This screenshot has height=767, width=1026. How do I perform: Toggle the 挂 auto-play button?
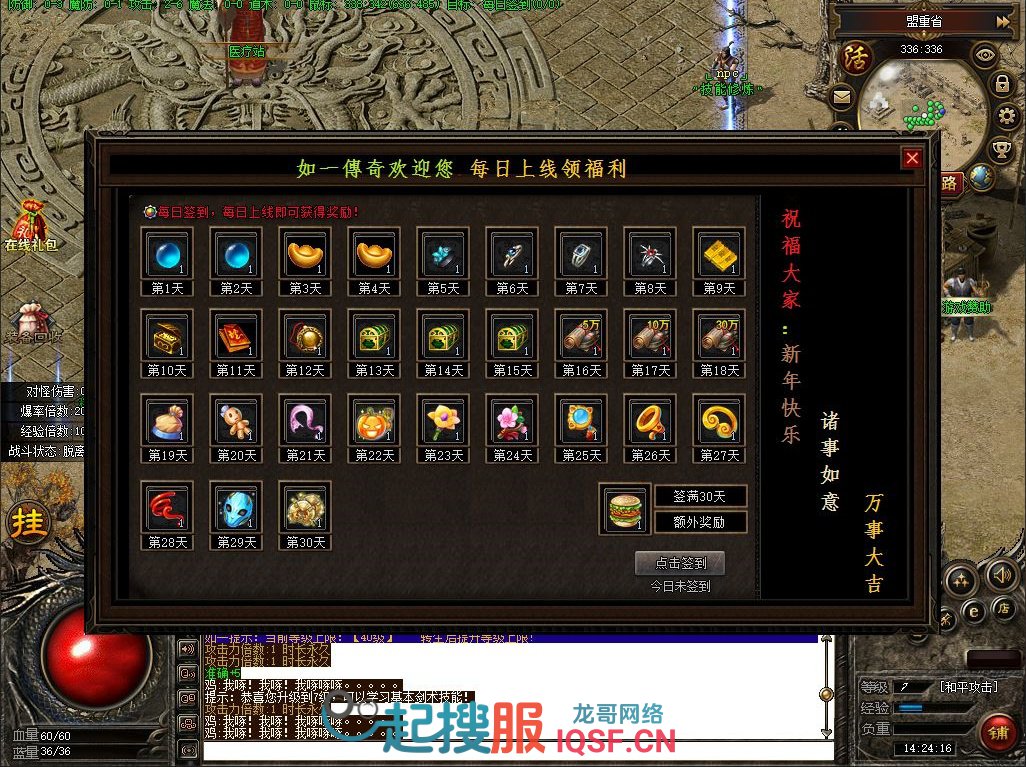(x=29, y=523)
